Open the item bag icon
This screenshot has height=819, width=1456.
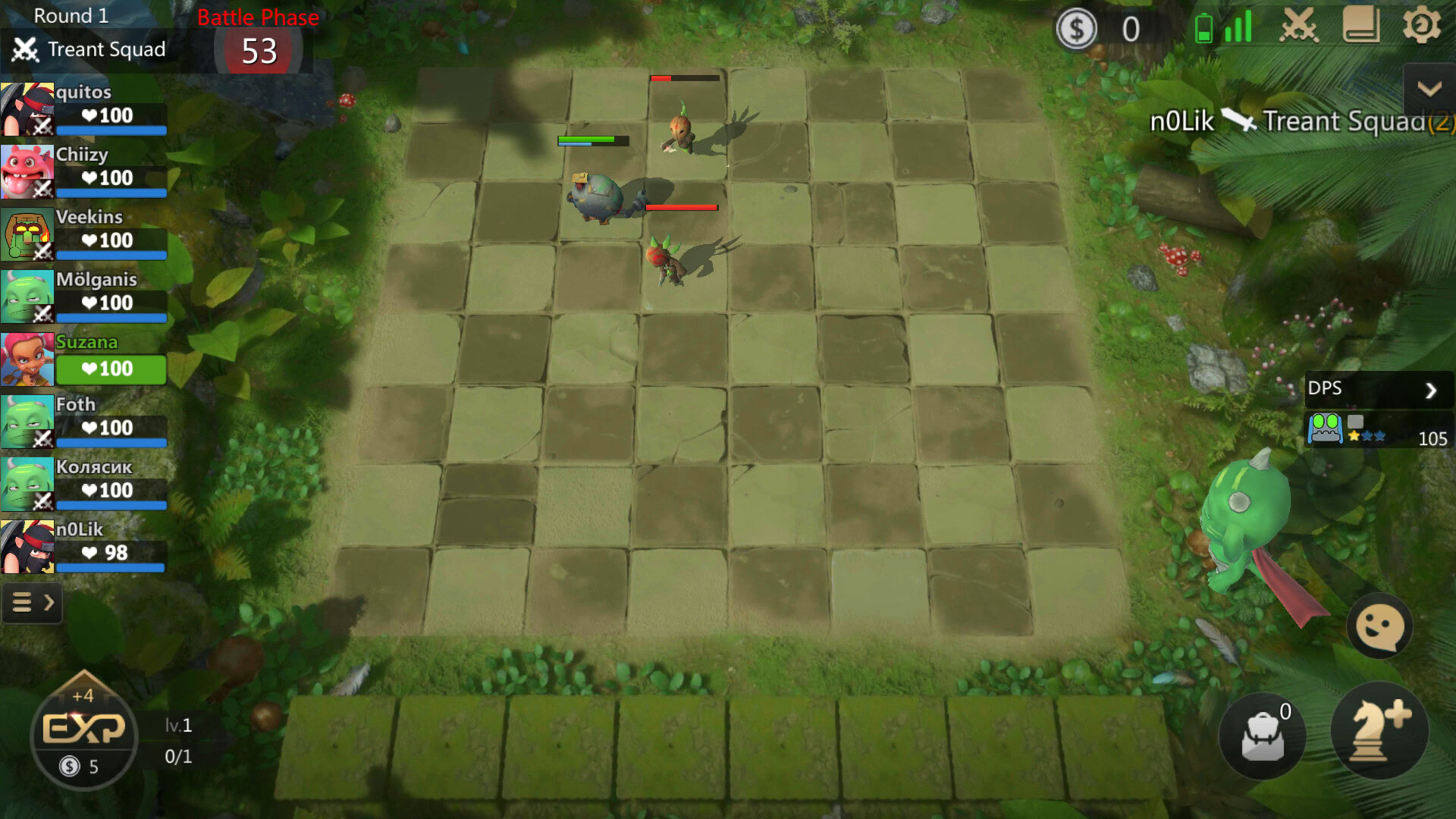[1262, 734]
